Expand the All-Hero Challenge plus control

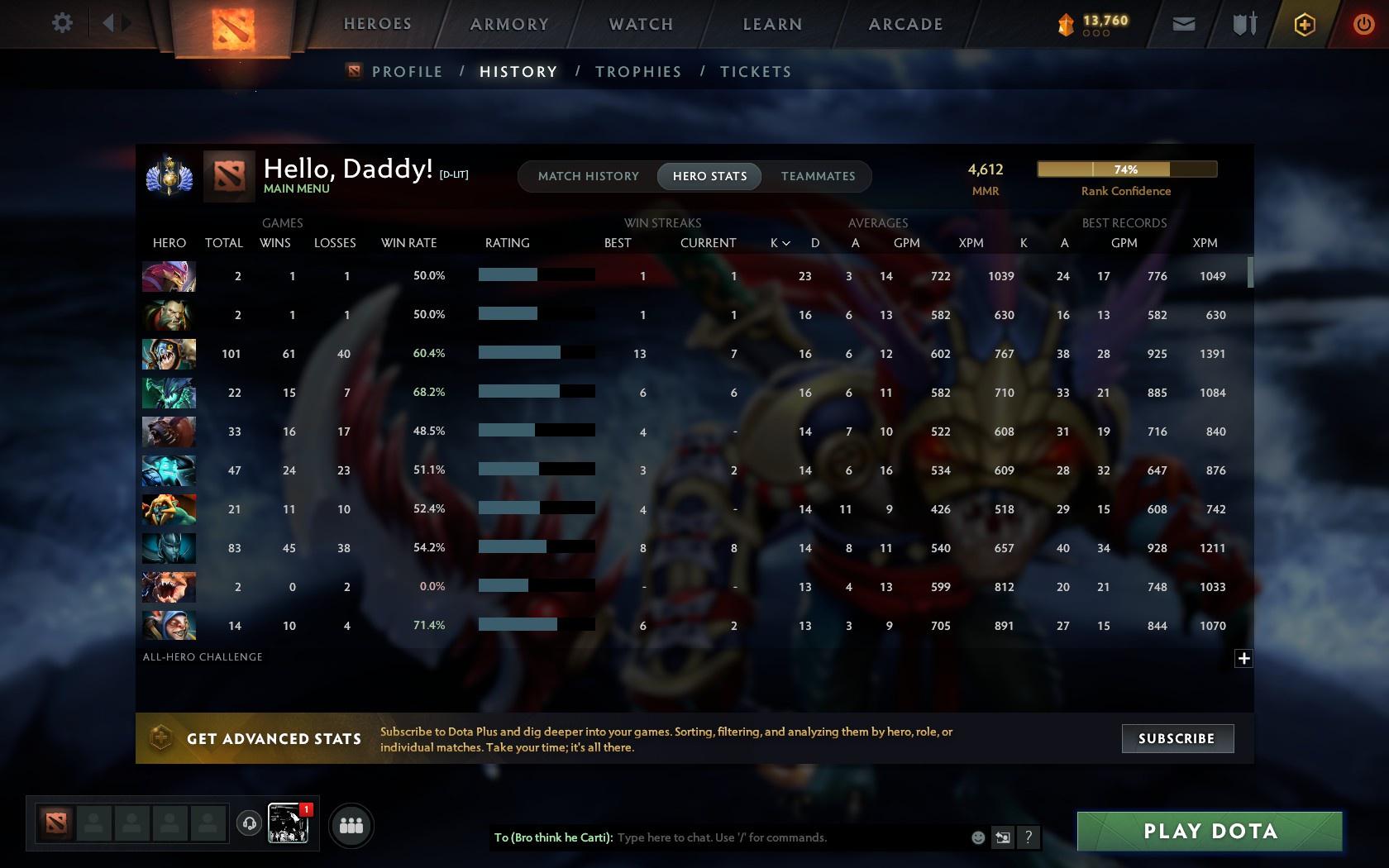pos(1243,657)
